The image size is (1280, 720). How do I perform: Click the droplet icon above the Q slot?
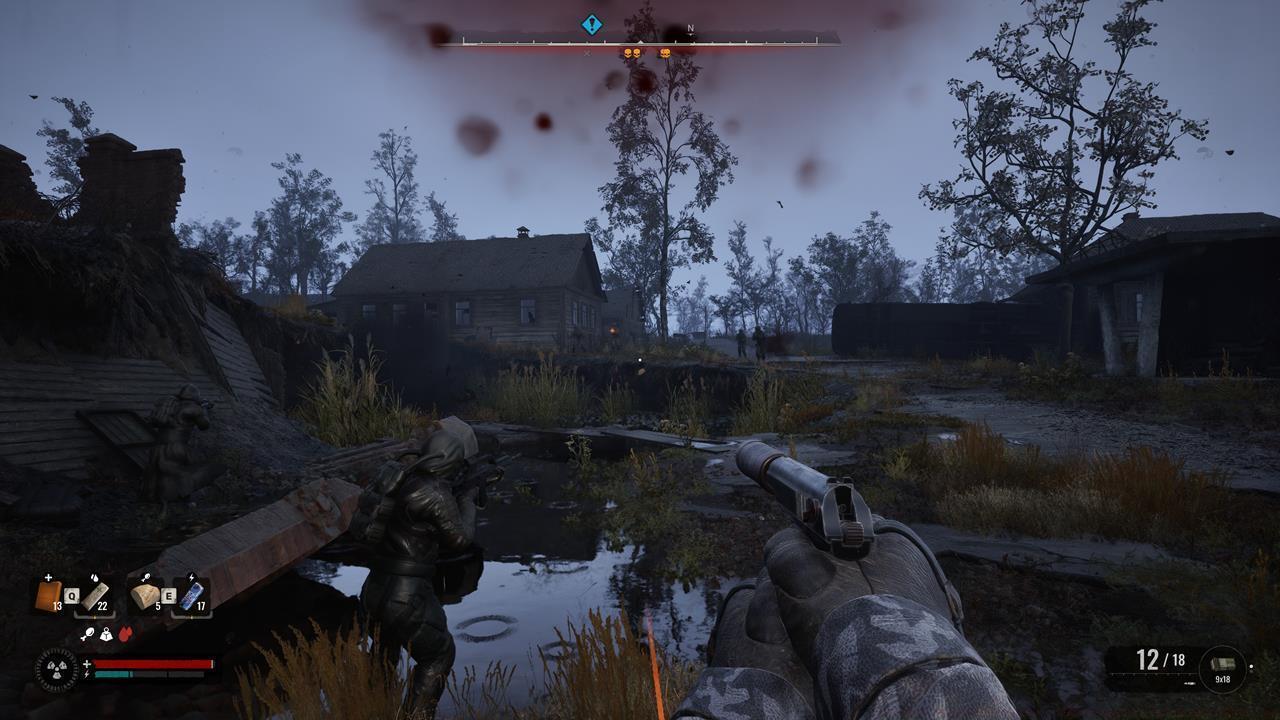pyautogui.click(x=94, y=578)
